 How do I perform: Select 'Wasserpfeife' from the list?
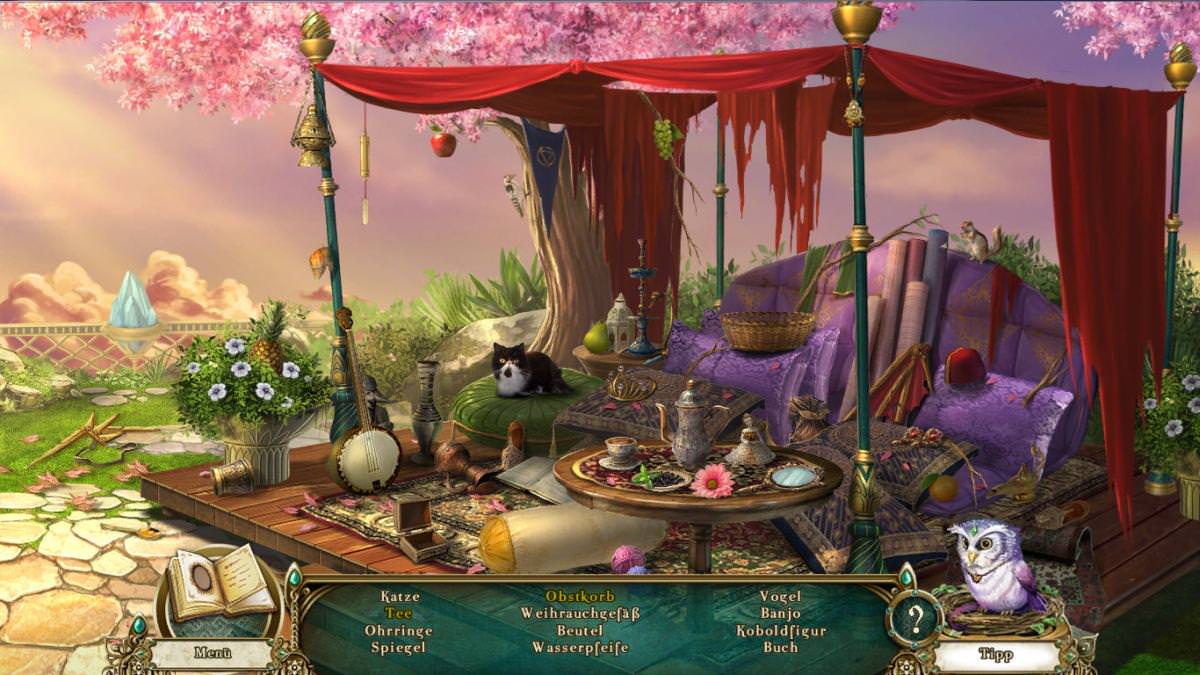click(x=580, y=647)
